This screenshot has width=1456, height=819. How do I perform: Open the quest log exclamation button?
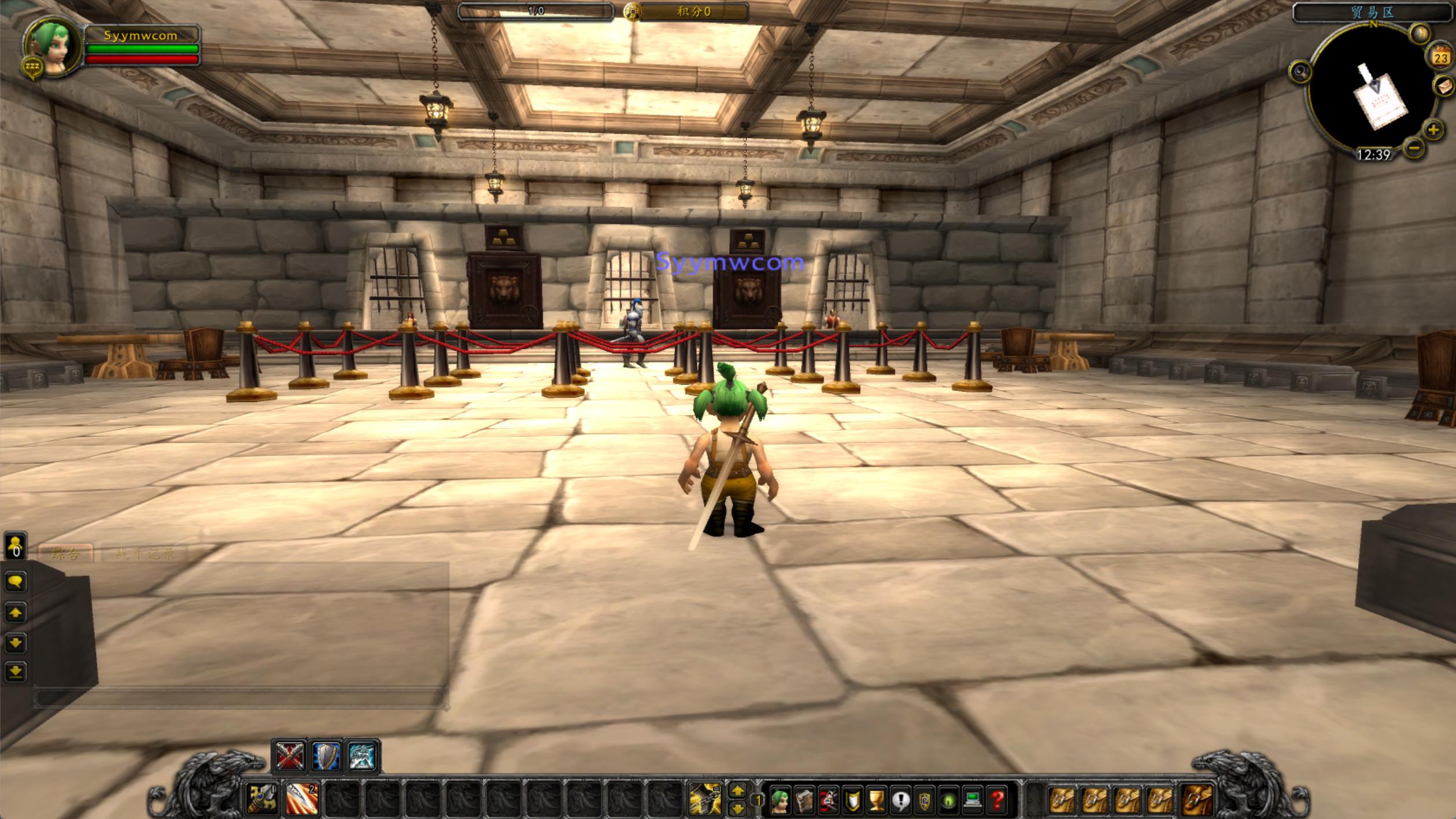pyautogui.click(x=900, y=800)
